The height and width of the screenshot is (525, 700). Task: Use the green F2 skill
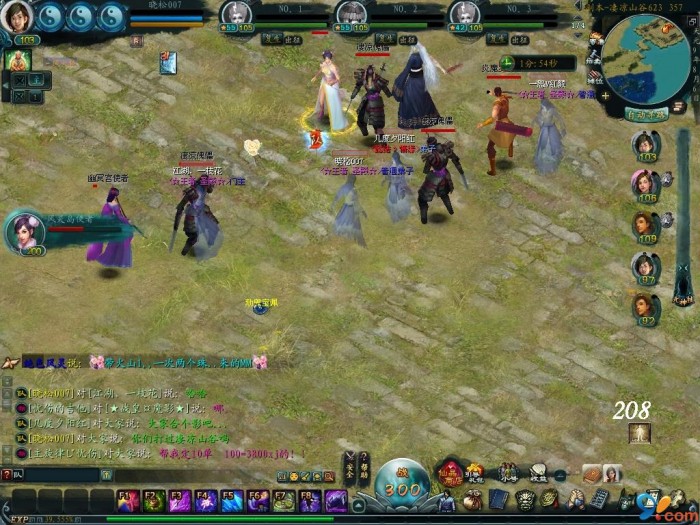pos(154,499)
